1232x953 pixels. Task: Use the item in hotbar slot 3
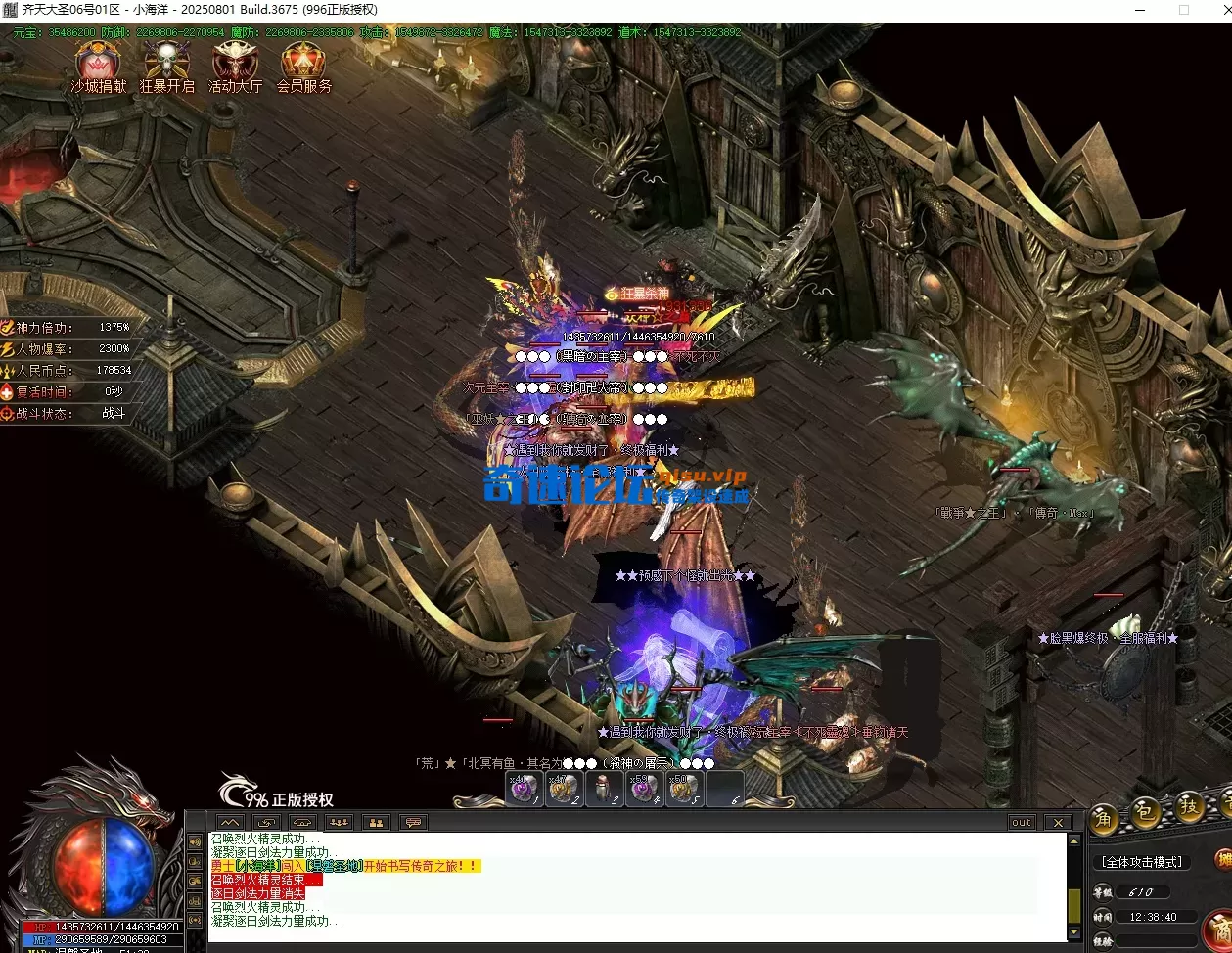pyautogui.click(x=604, y=788)
